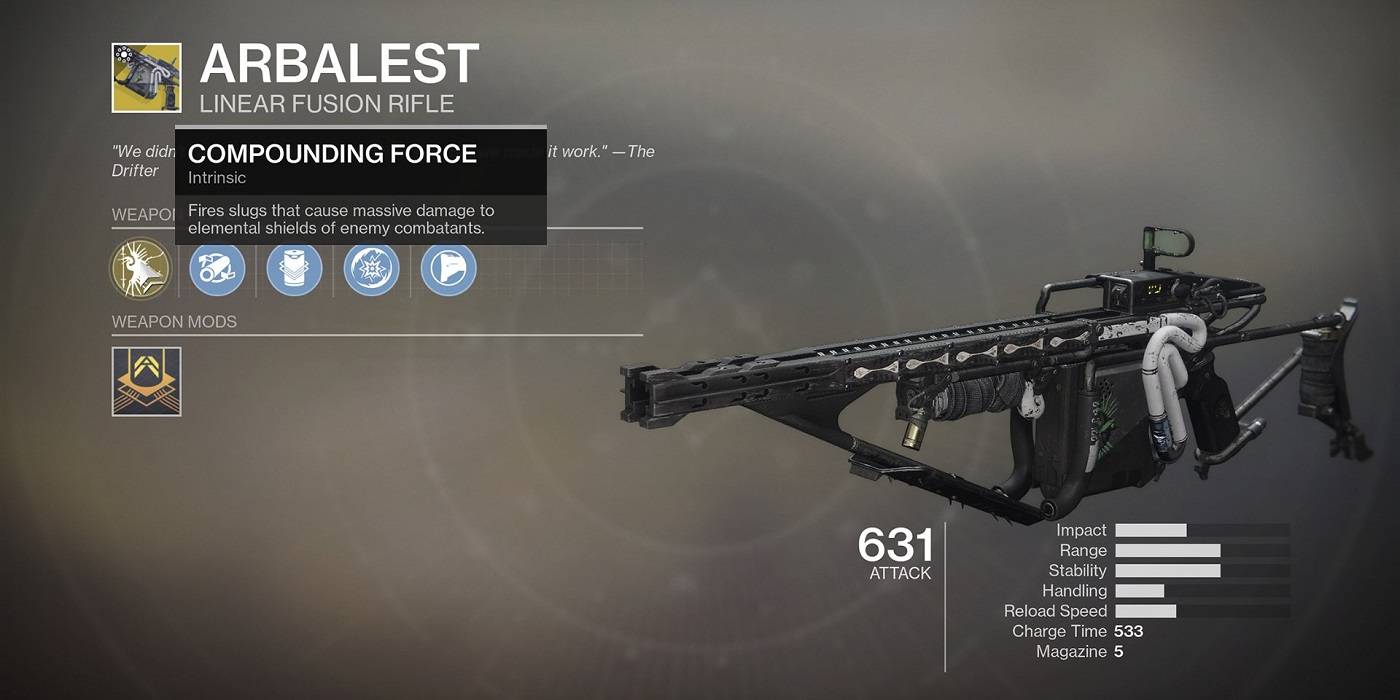Select the battery perk with chevrons

click(294, 270)
